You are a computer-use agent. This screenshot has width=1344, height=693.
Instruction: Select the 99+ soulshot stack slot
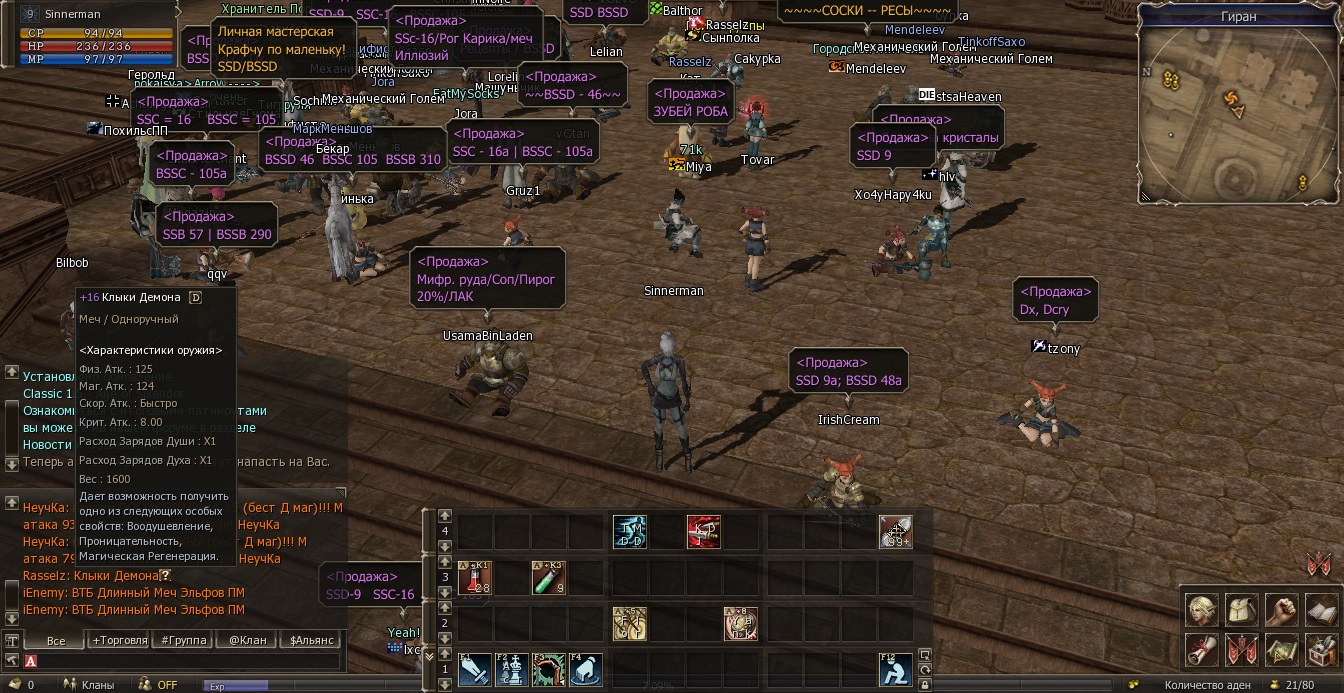click(896, 532)
